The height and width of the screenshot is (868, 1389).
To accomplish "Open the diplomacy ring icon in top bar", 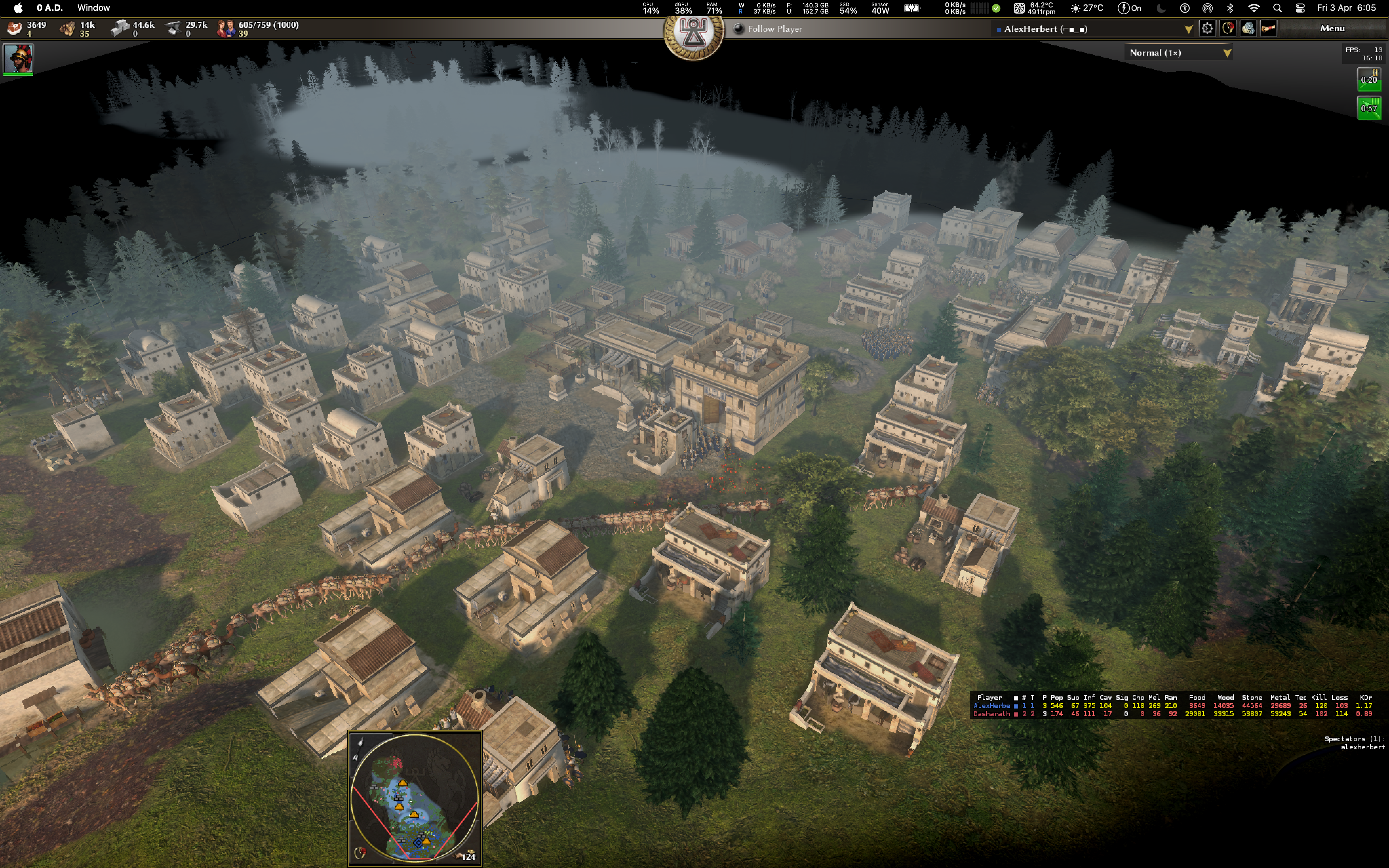I will click(x=1227, y=29).
